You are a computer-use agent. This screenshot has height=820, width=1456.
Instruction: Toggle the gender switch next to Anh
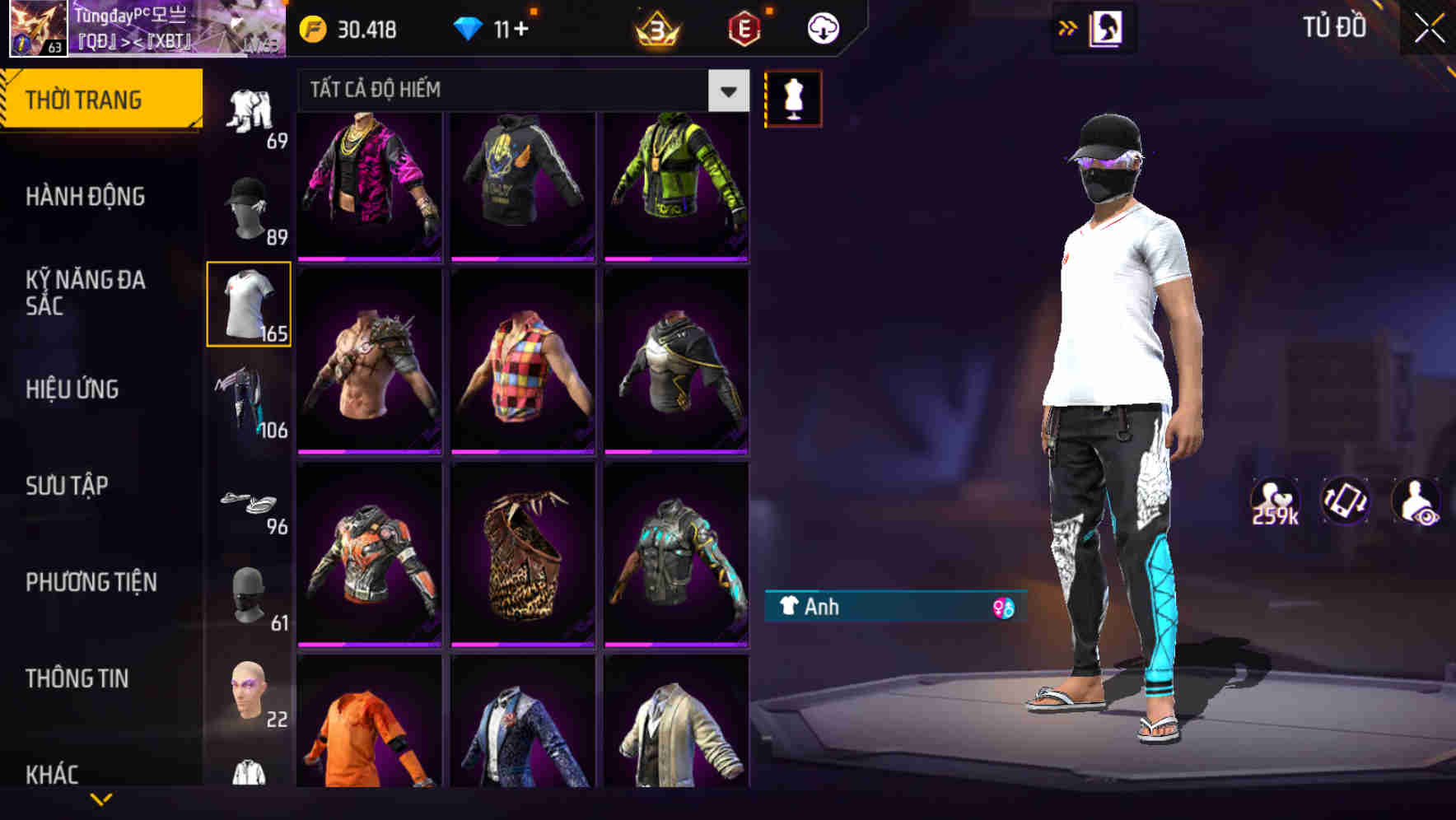[1006, 608]
